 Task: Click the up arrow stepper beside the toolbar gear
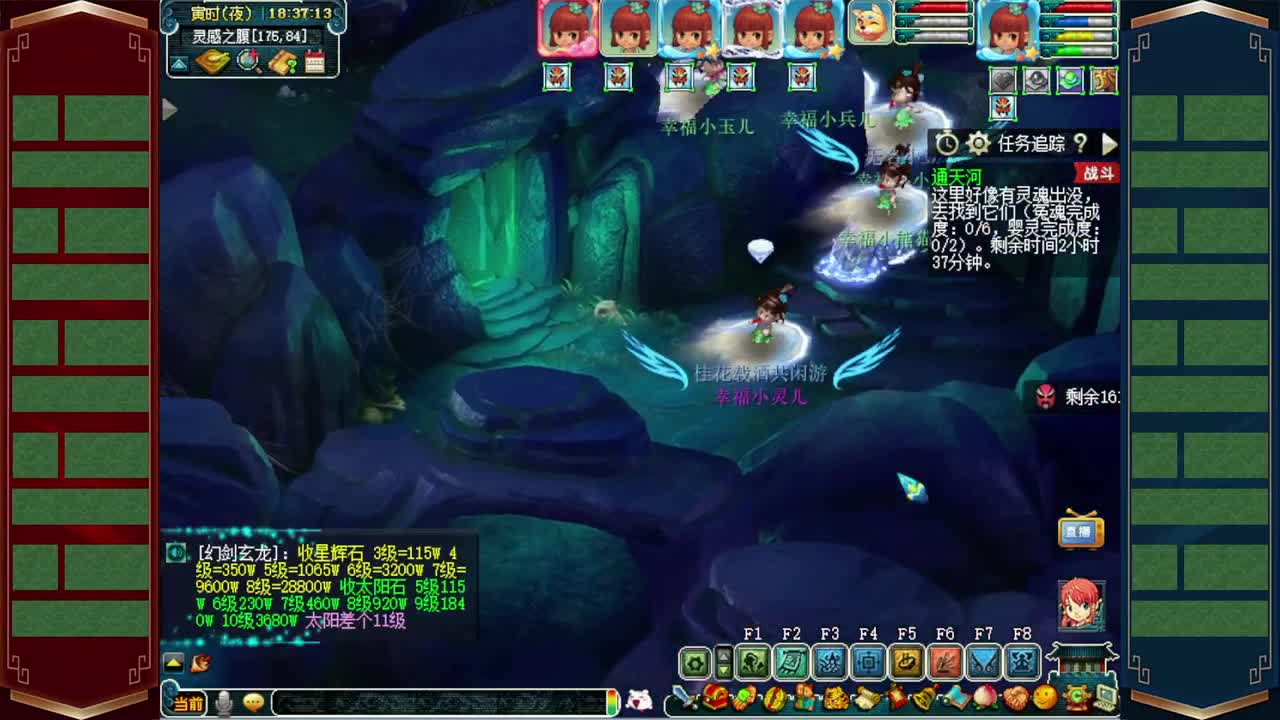pyautogui.click(x=722, y=655)
